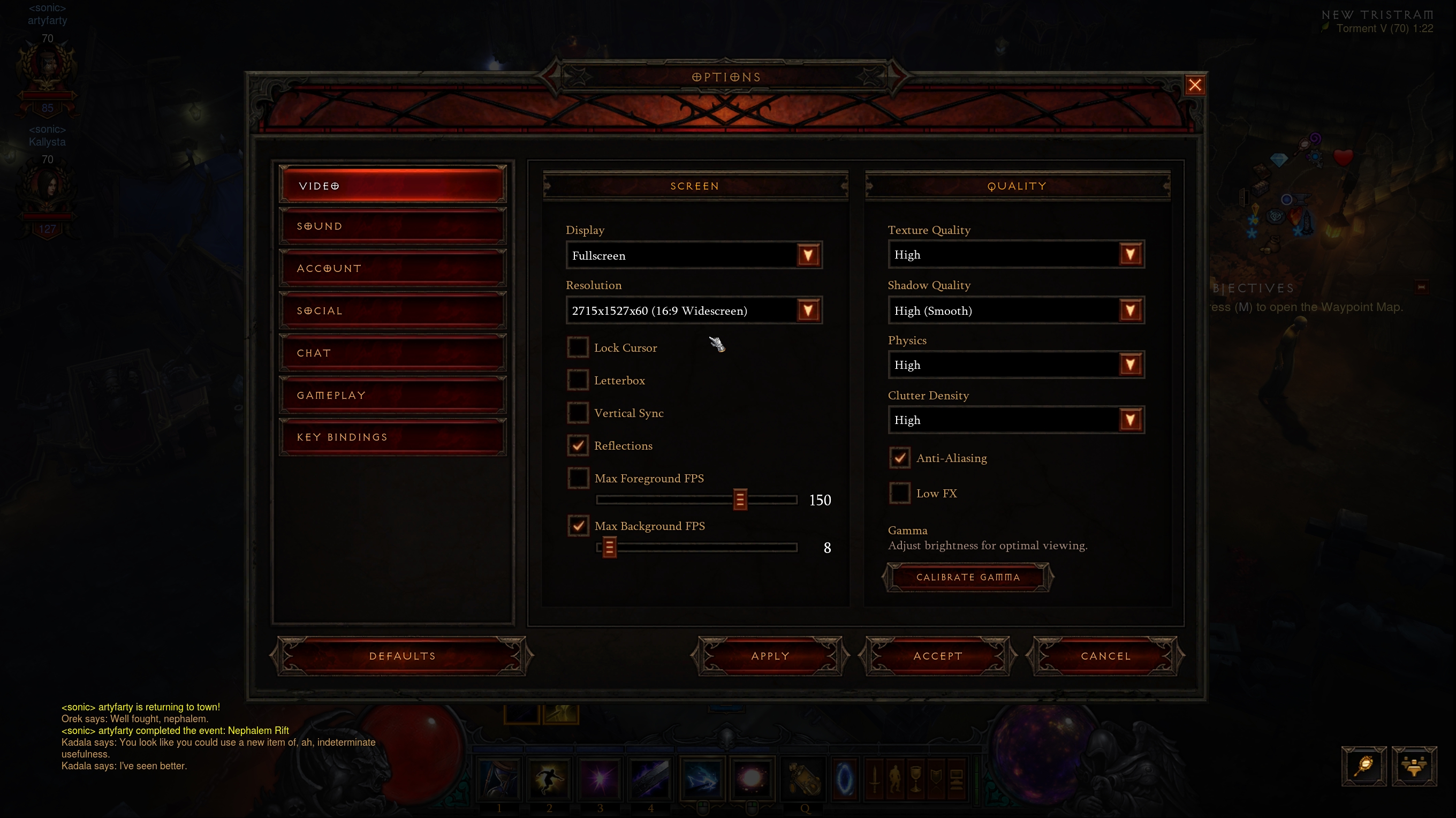Select the Gameplay options tab
1456x818 pixels.
pos(392,395)
